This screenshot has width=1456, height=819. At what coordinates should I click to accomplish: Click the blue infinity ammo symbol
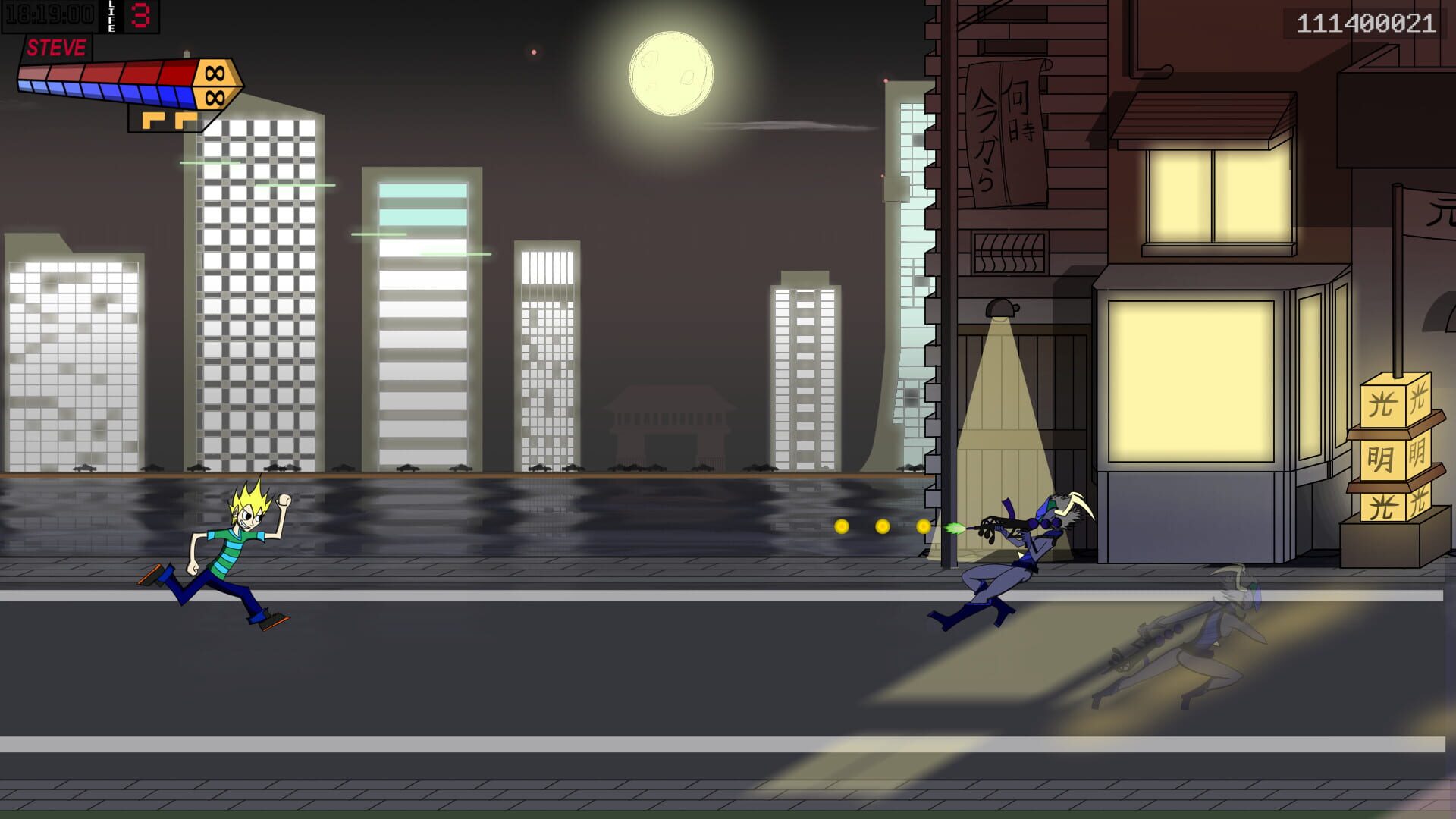[x=214, y=97]
